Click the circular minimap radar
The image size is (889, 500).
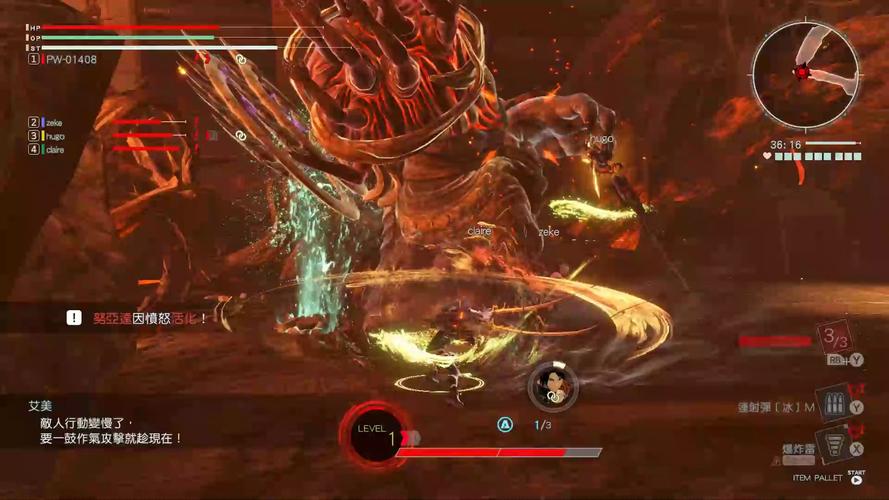pyautogui.click(x=804, y=72)
